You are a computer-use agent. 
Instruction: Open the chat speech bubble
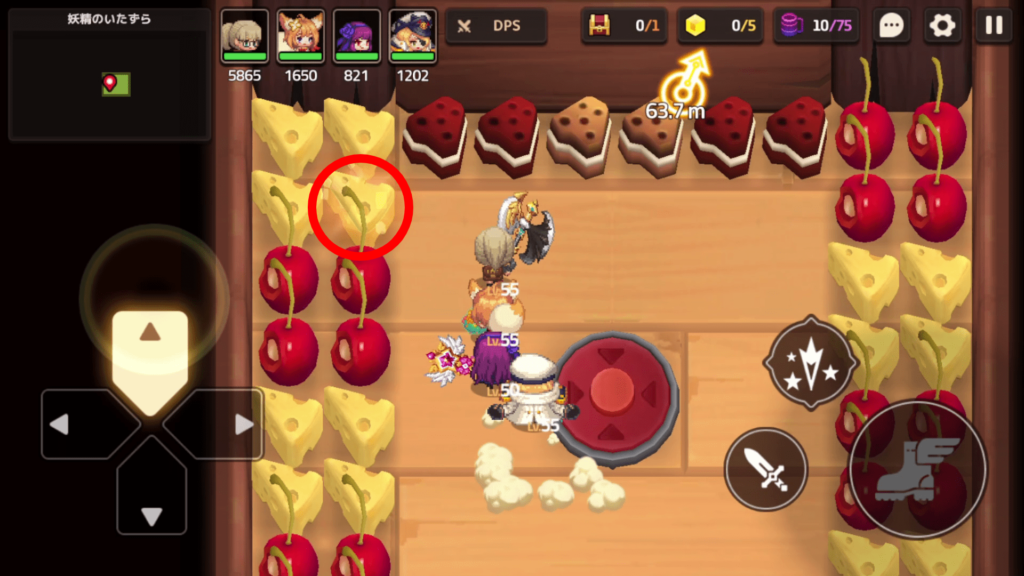891,26
